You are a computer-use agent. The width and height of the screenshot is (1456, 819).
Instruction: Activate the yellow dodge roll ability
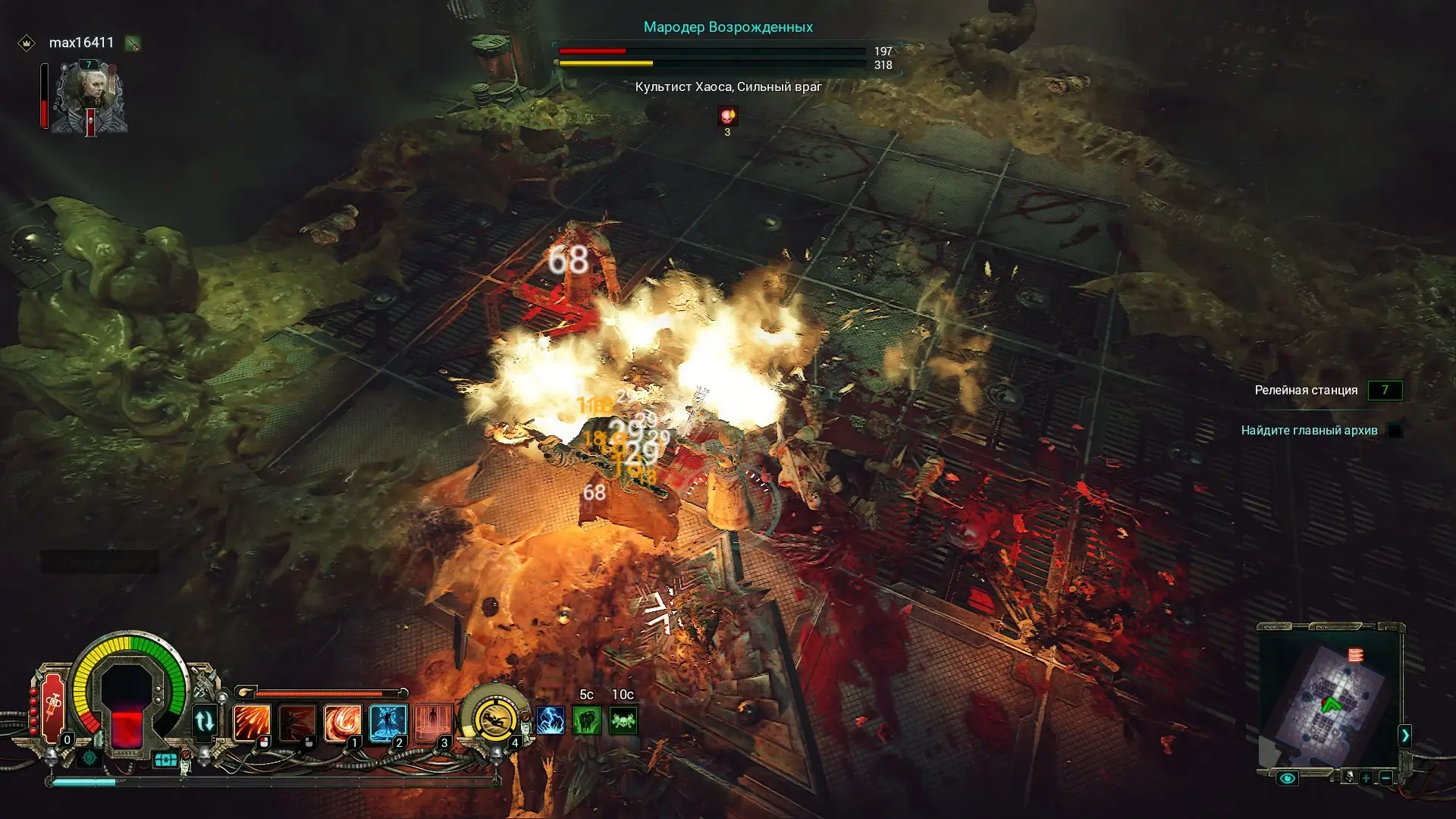[494, 719]
